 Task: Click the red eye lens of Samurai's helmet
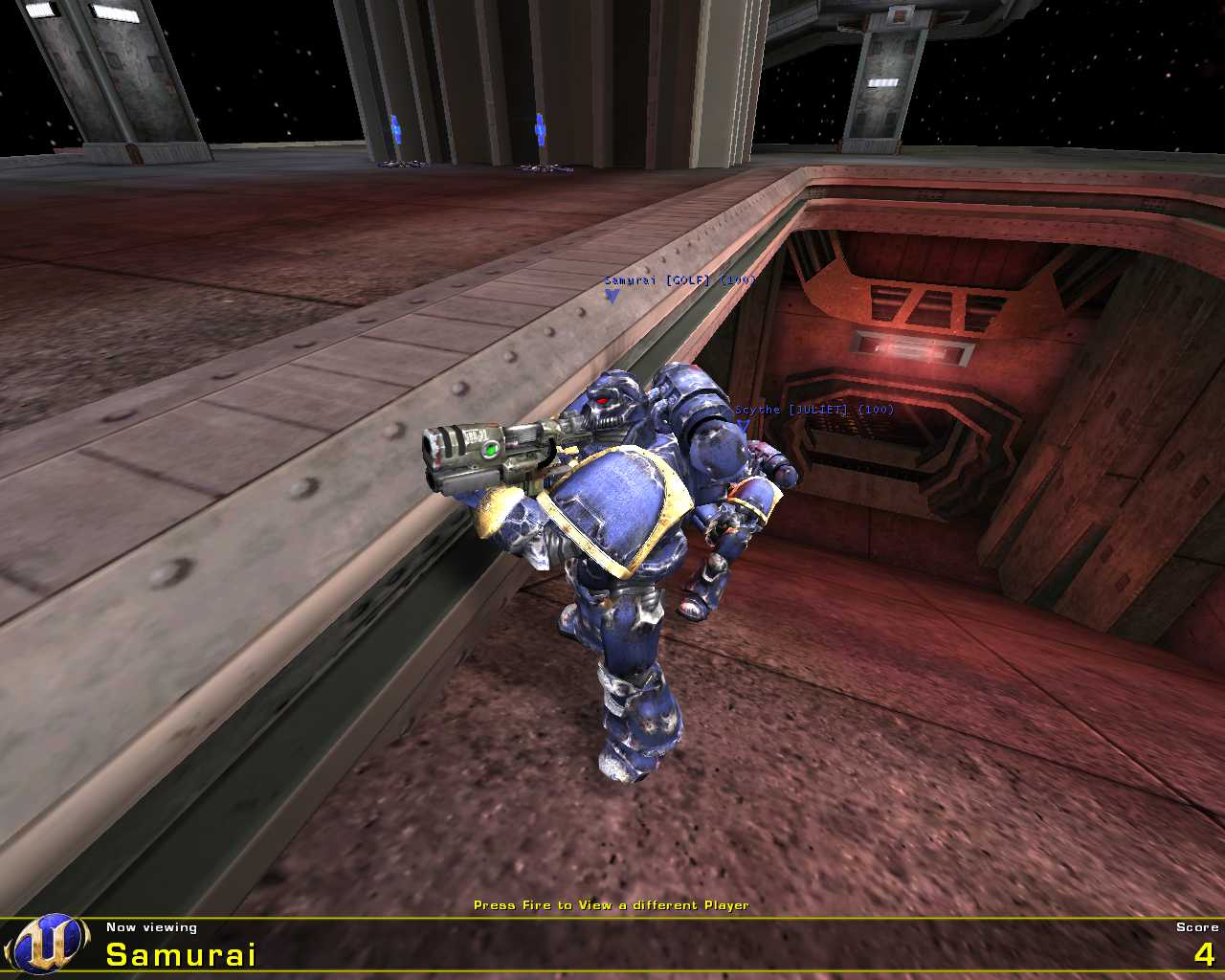tap(602, 401)
